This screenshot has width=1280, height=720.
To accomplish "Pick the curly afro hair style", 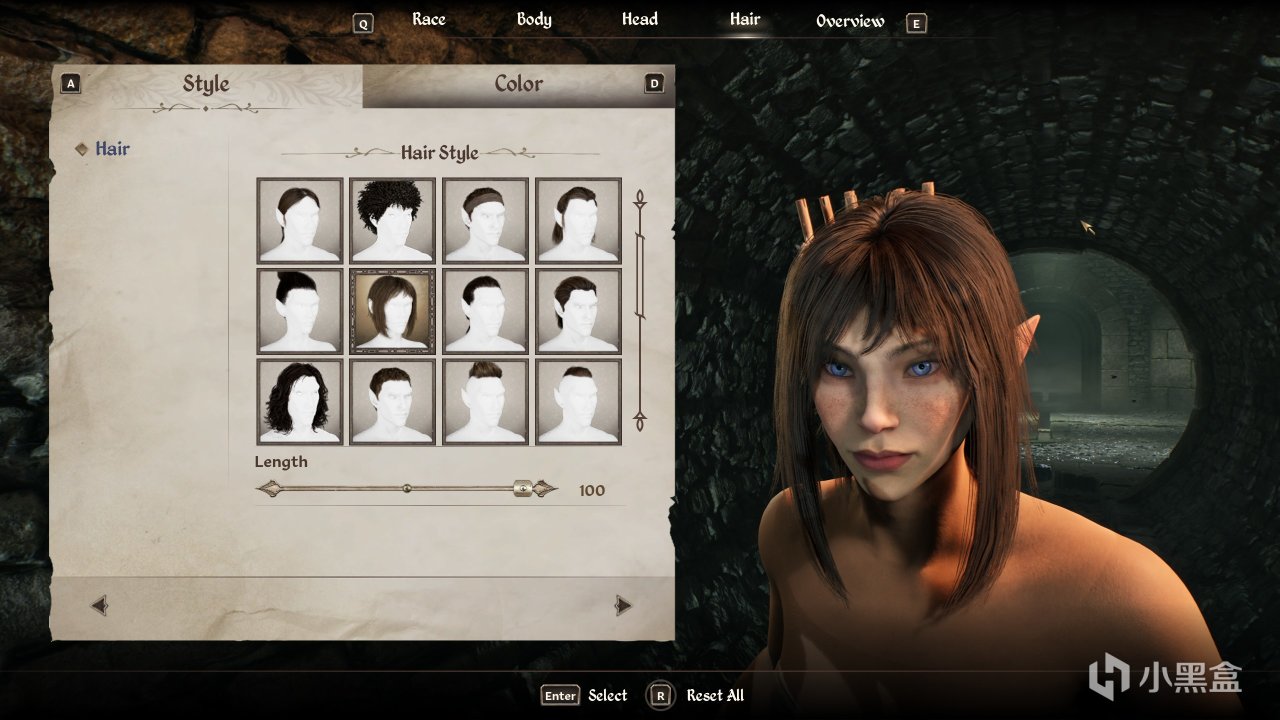I will [392, 221].
